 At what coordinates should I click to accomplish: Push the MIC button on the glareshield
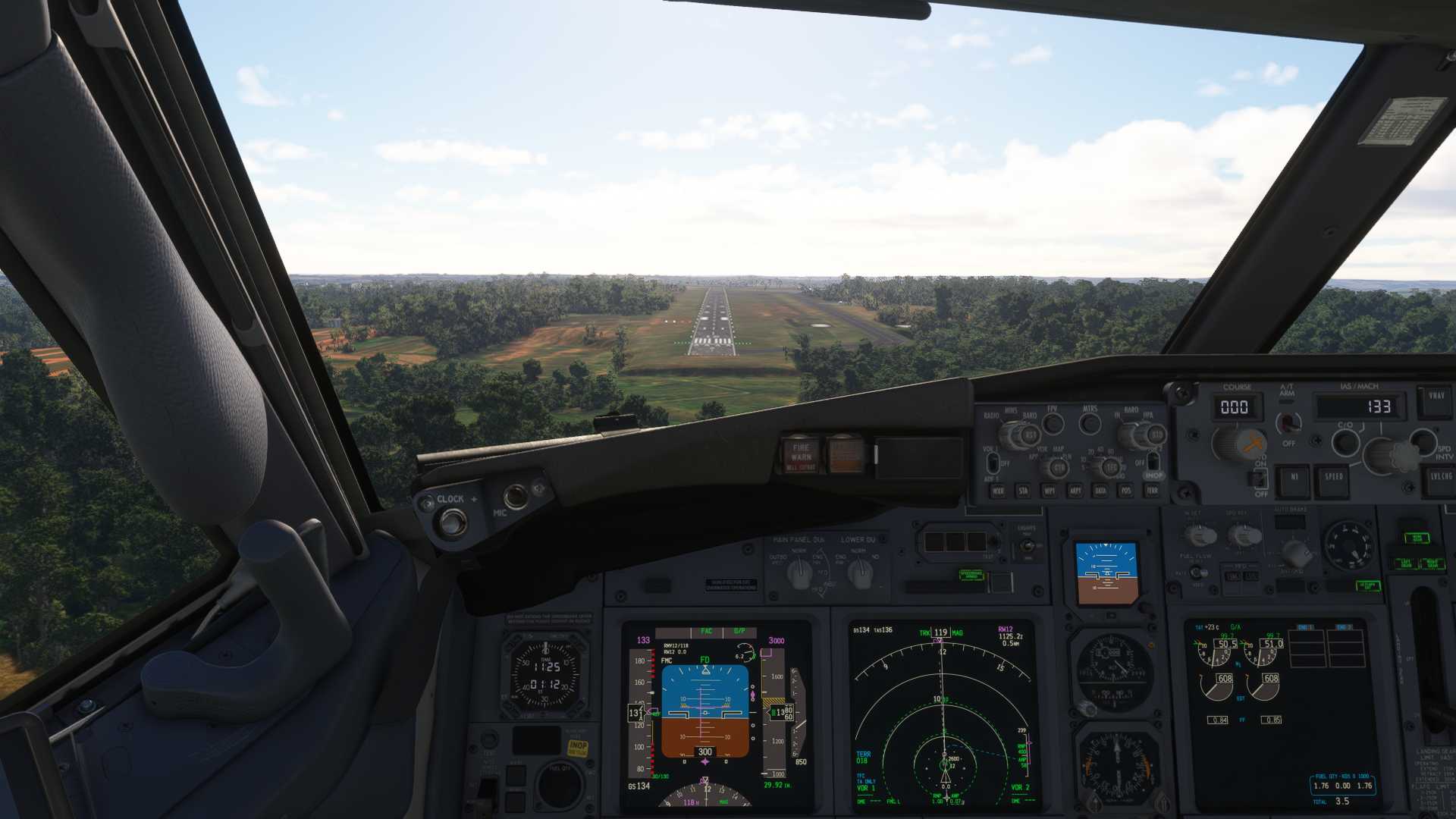[516, 497]
